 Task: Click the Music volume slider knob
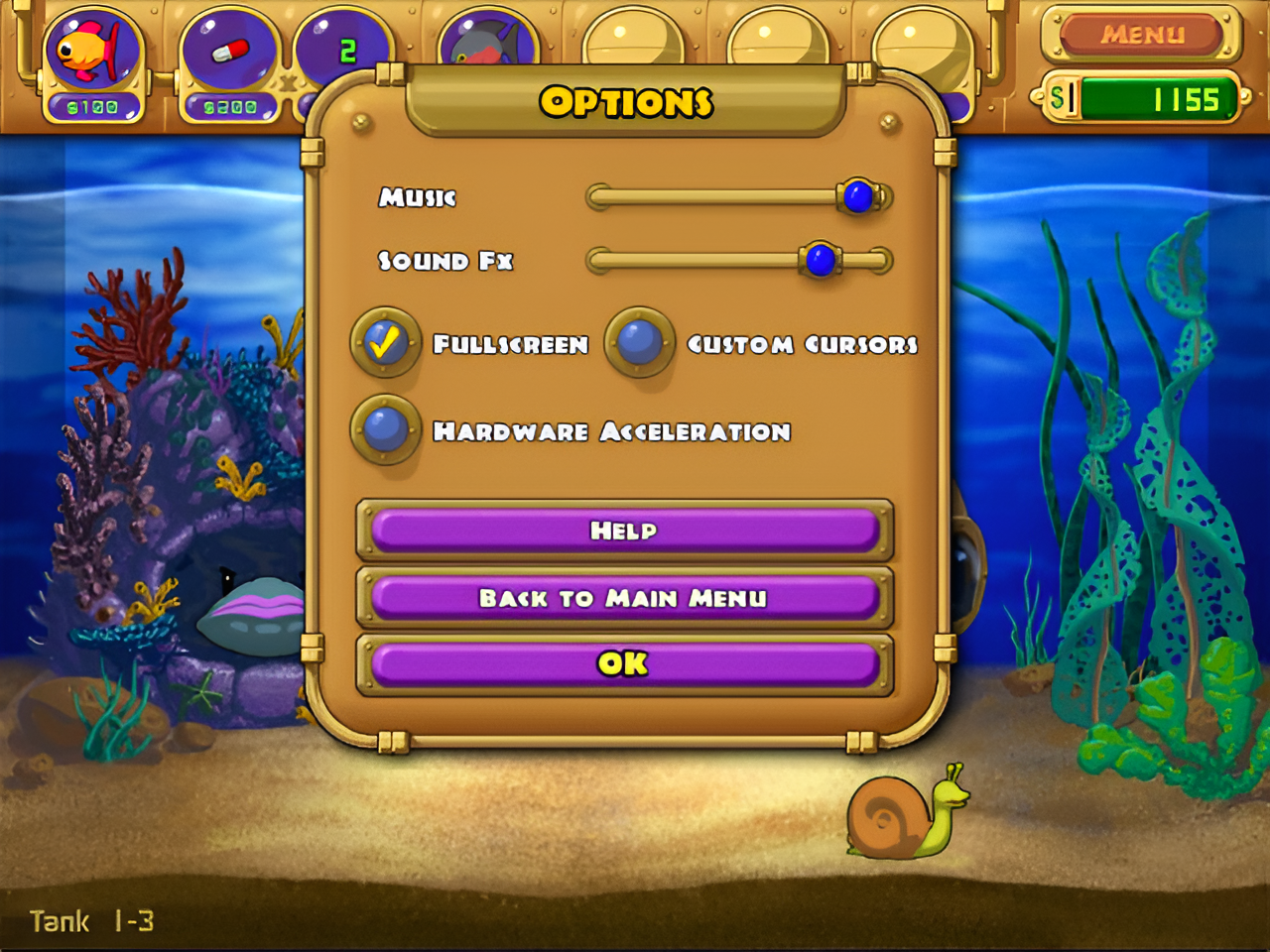[x=858, y=196]
